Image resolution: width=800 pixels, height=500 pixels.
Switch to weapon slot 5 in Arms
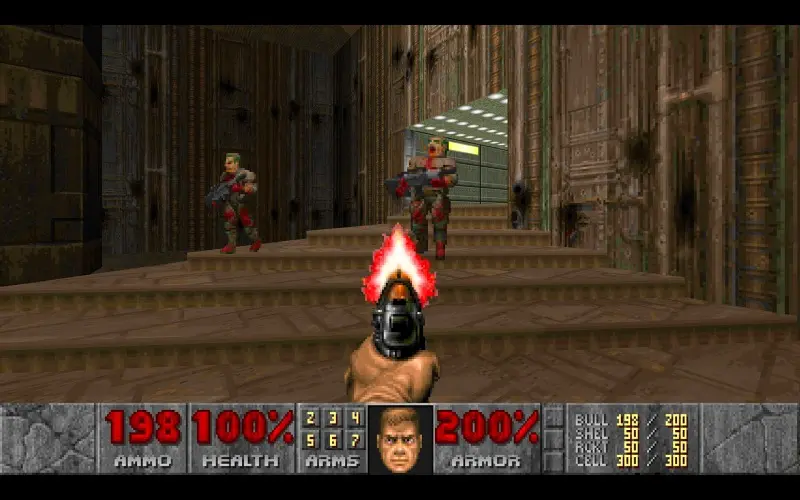click(311, 440)
